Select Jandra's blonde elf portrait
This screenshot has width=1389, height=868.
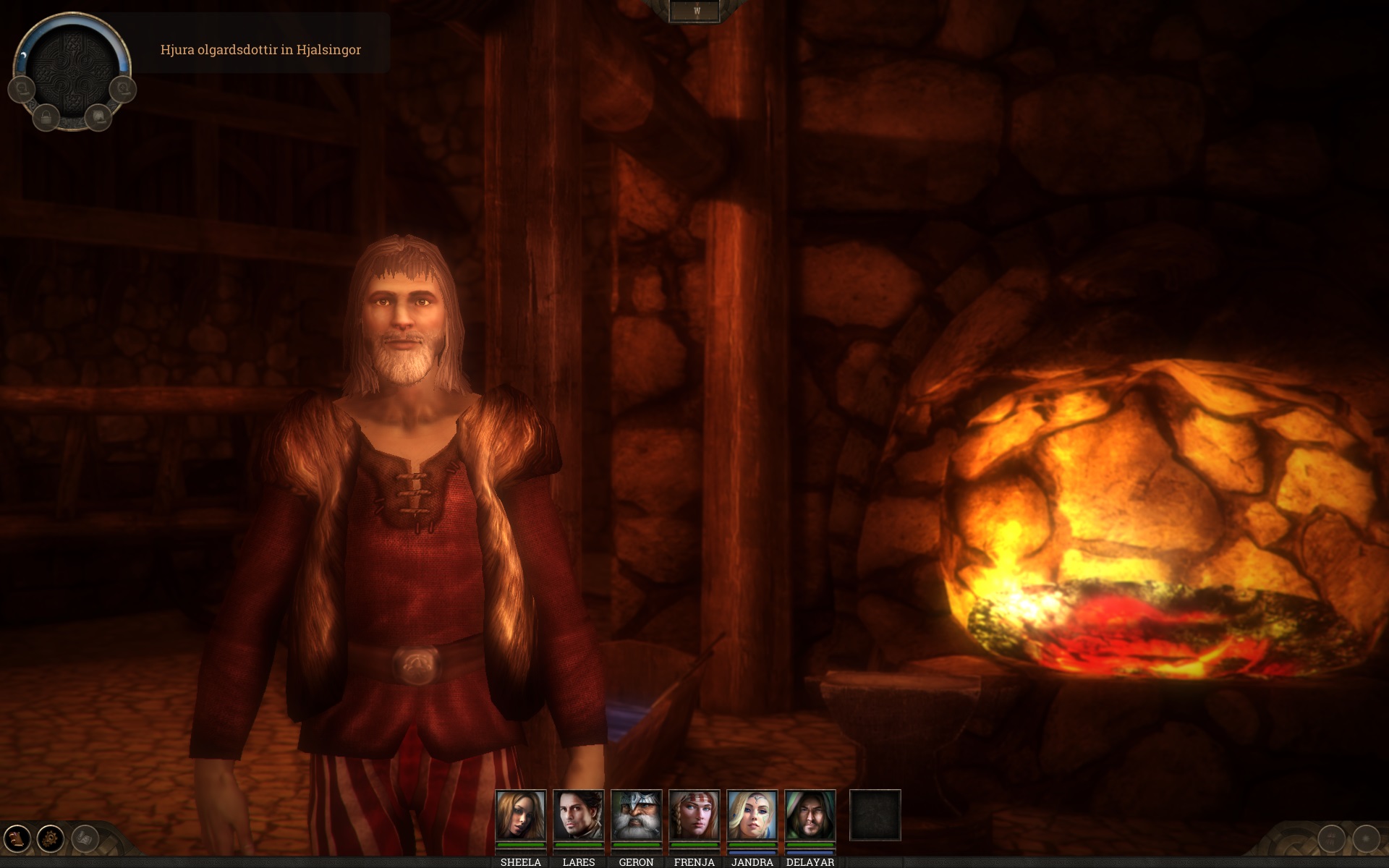pos(752,815)
